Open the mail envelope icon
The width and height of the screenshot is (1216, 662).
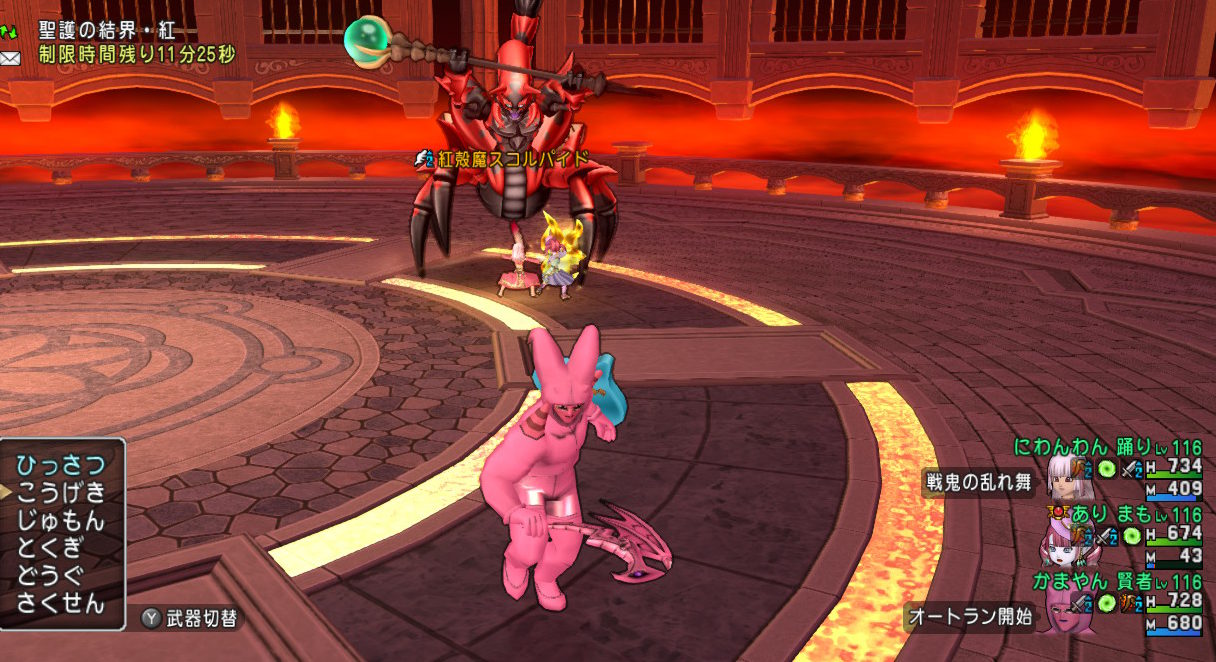click(10, 58)
